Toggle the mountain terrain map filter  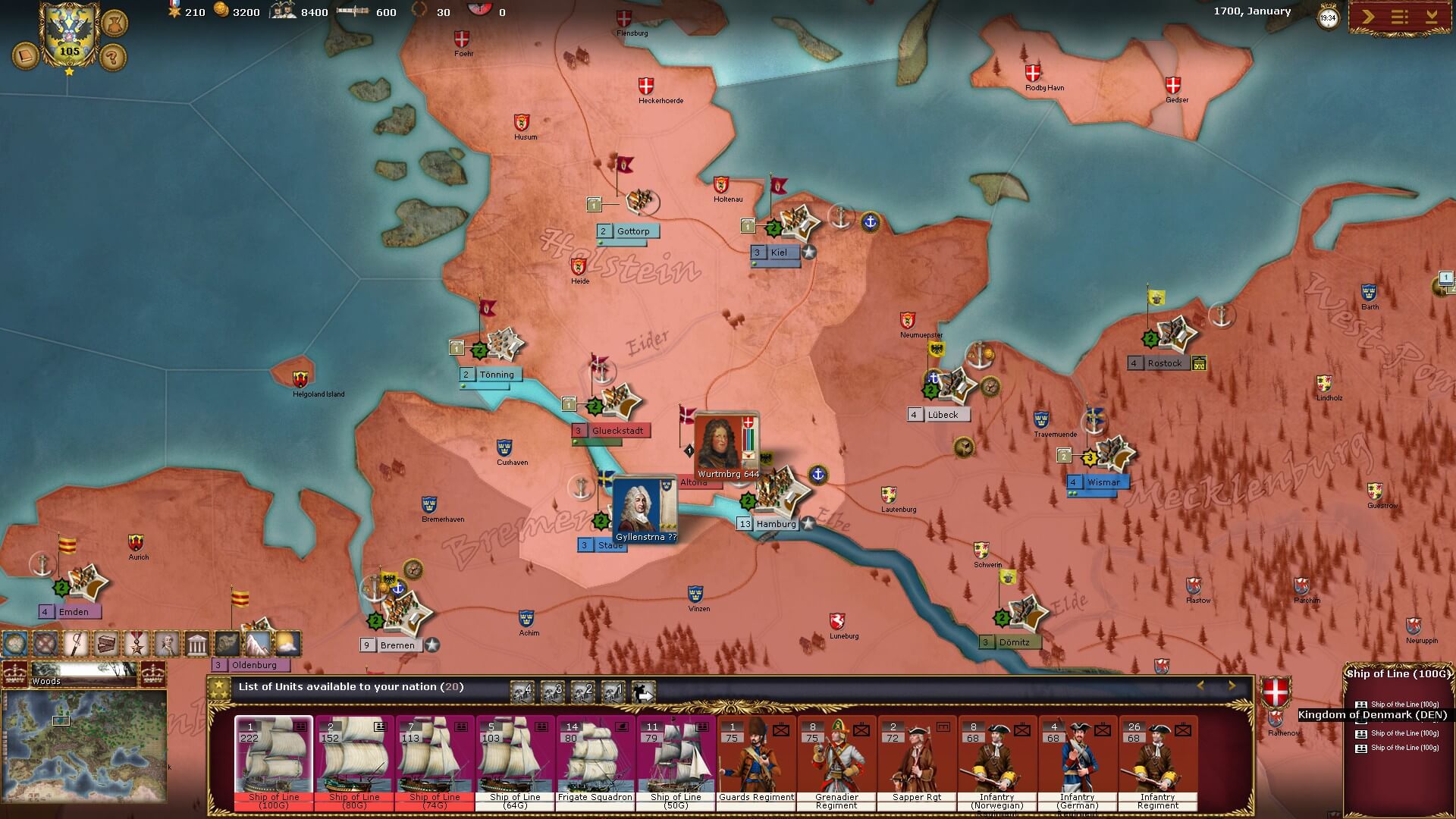tap(257, 644)
